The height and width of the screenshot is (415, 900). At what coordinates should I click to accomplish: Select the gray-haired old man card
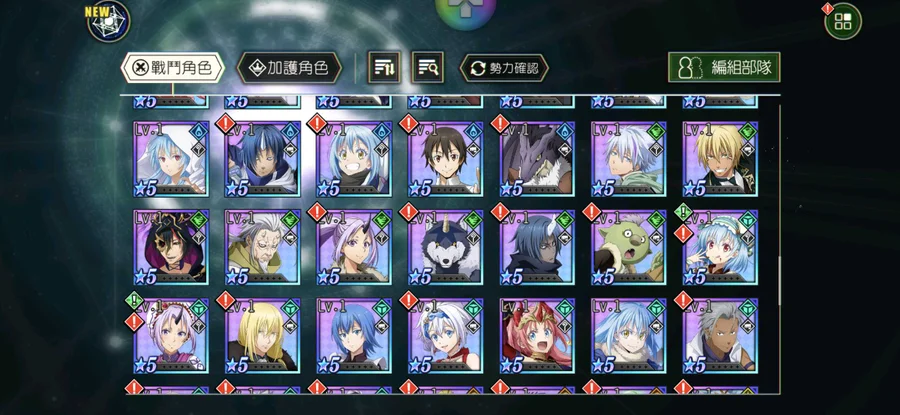click(262, 247)
